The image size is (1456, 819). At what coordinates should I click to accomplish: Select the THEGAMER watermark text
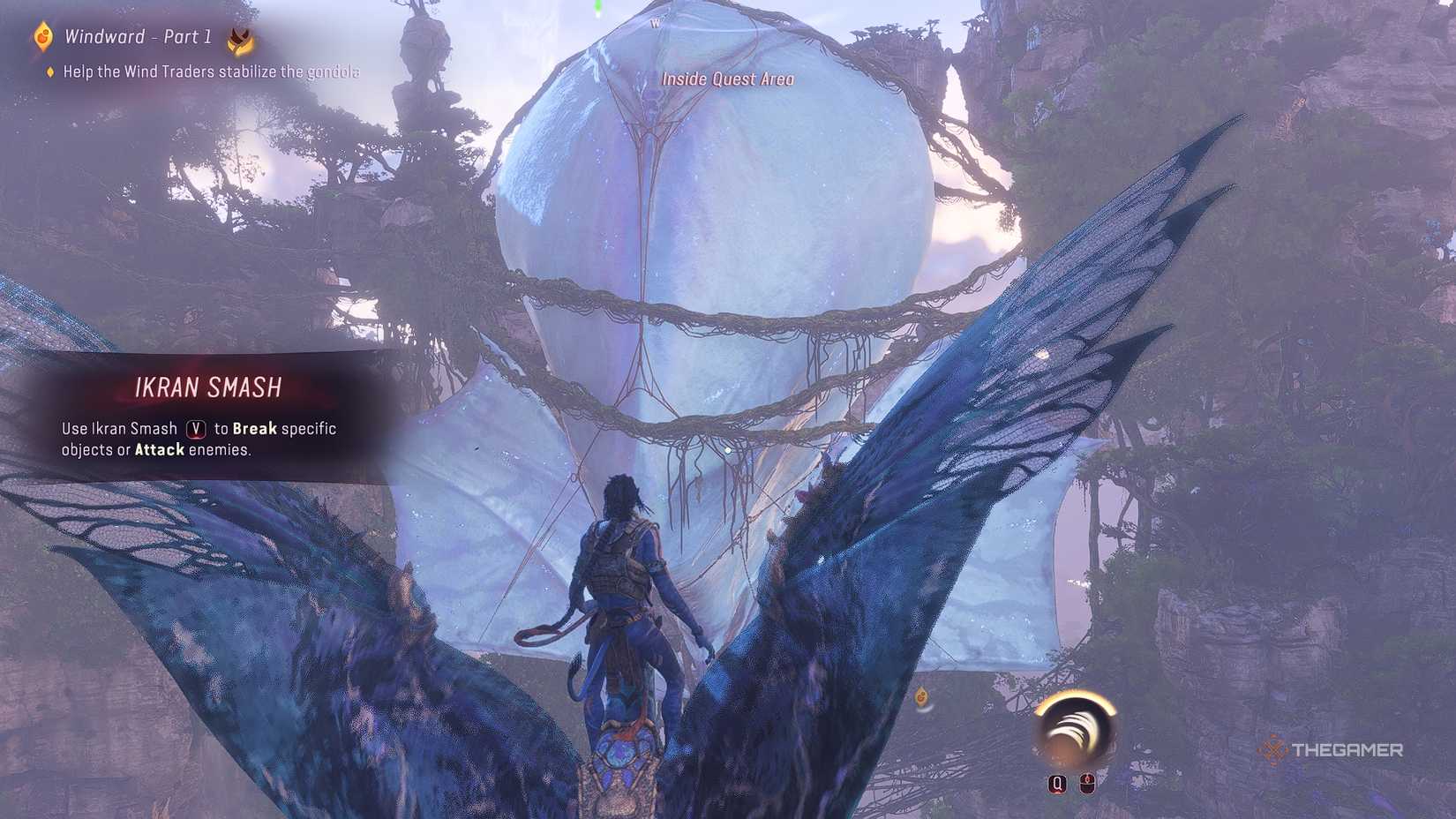click(1348, 751)
